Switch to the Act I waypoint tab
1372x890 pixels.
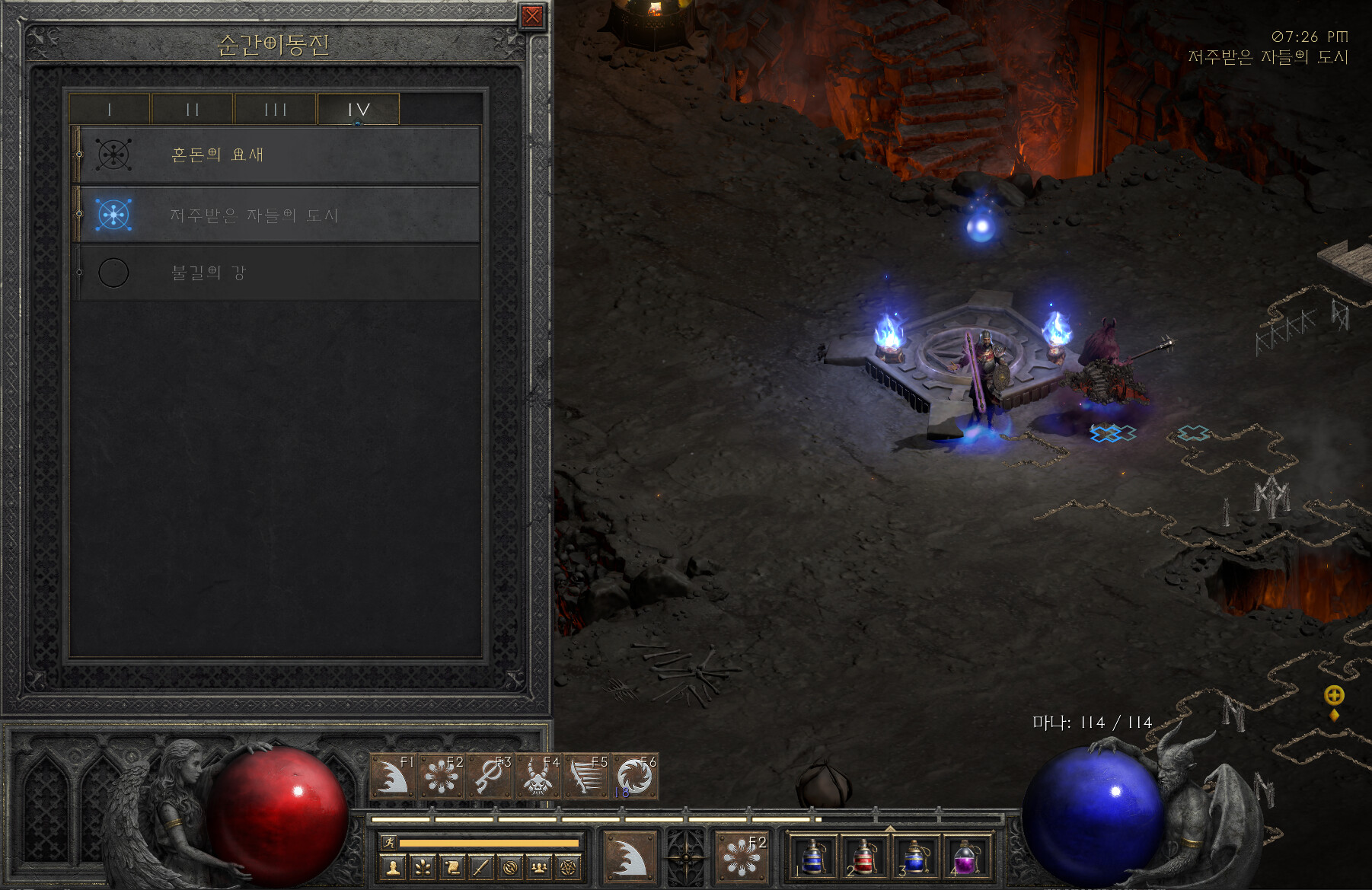click(110, 110)
